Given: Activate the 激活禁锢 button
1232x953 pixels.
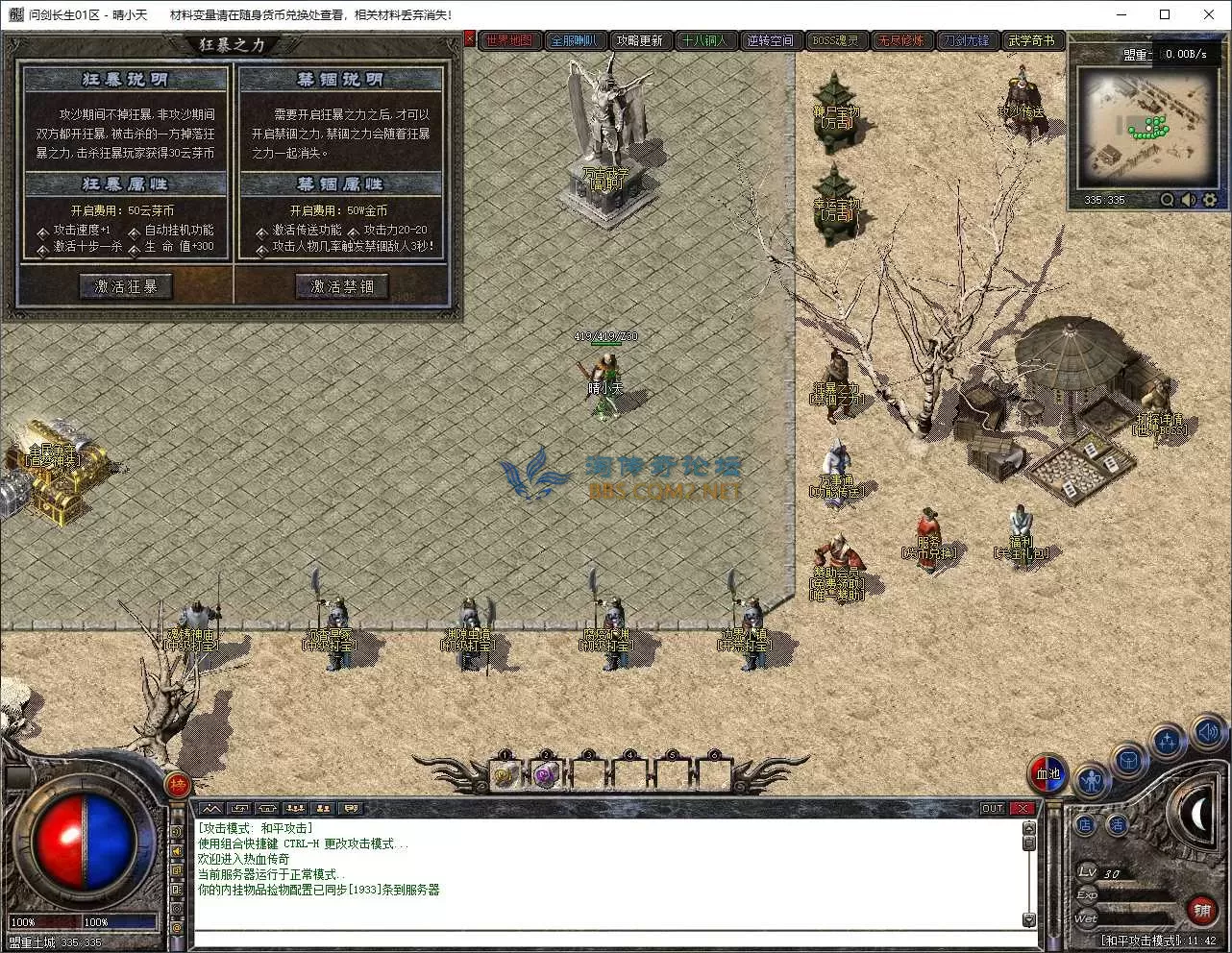Looking at the screenshot, I should [341, 285].
